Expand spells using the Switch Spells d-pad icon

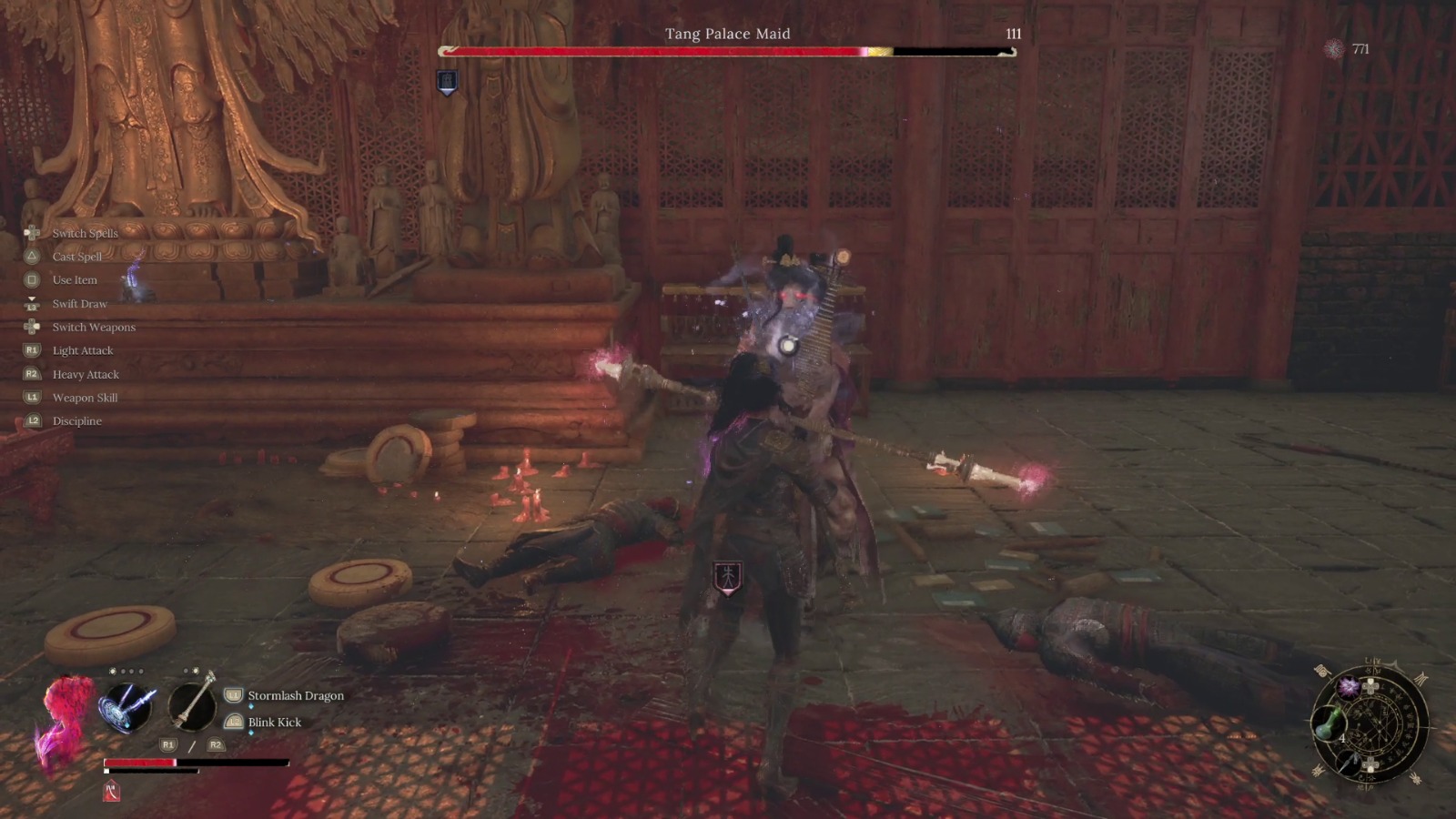pyautogui.click(x=32, y=233)
